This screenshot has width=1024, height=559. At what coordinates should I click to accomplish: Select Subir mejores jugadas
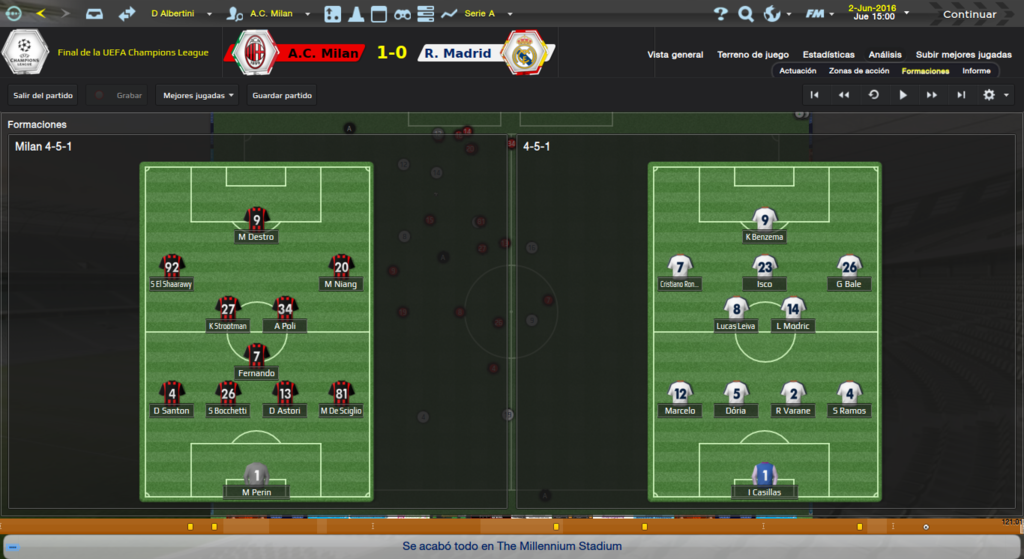(x=963, y=55)
